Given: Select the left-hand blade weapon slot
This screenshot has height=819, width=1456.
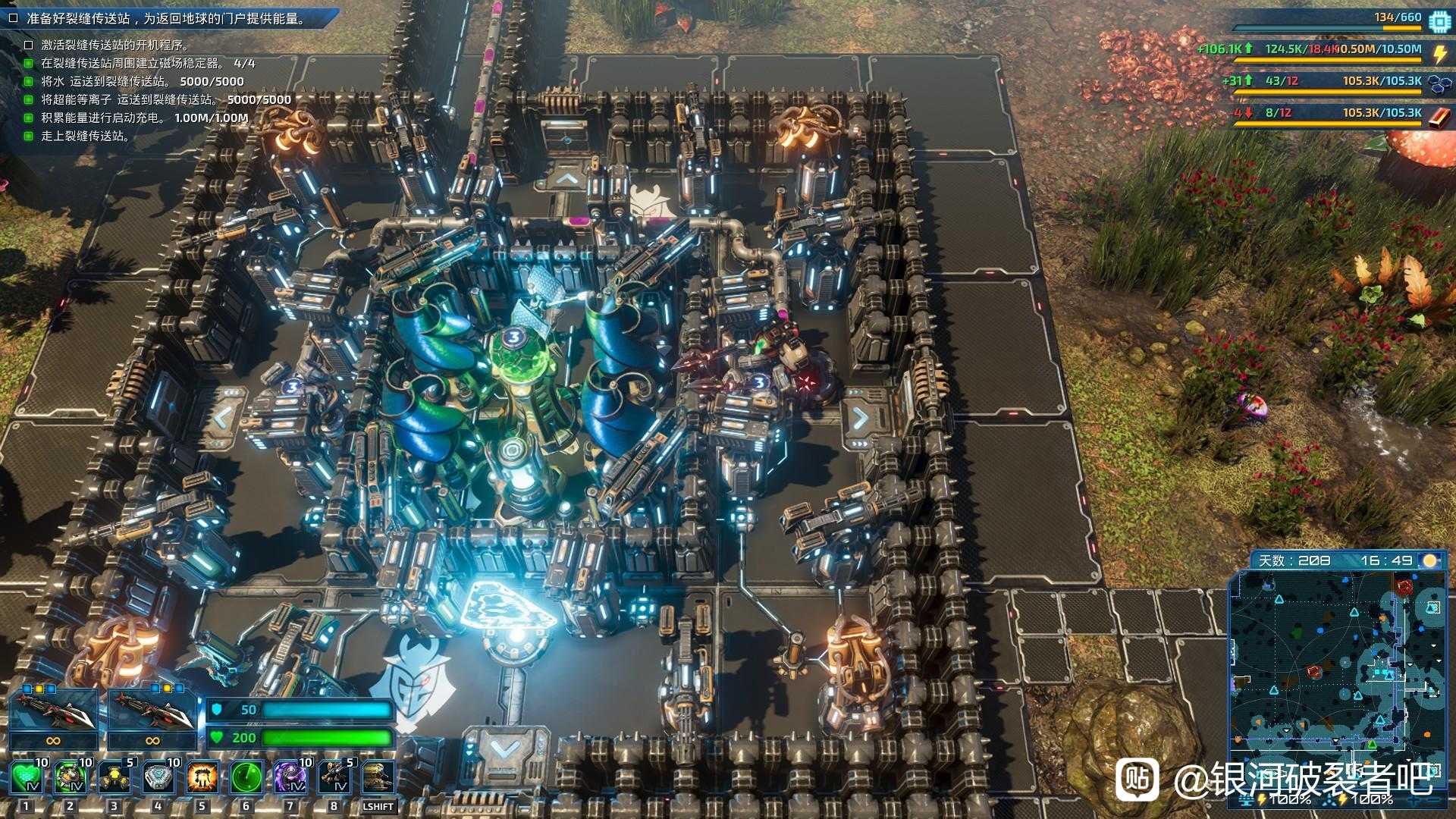Looking at the screenshot, I should [53, 711].
